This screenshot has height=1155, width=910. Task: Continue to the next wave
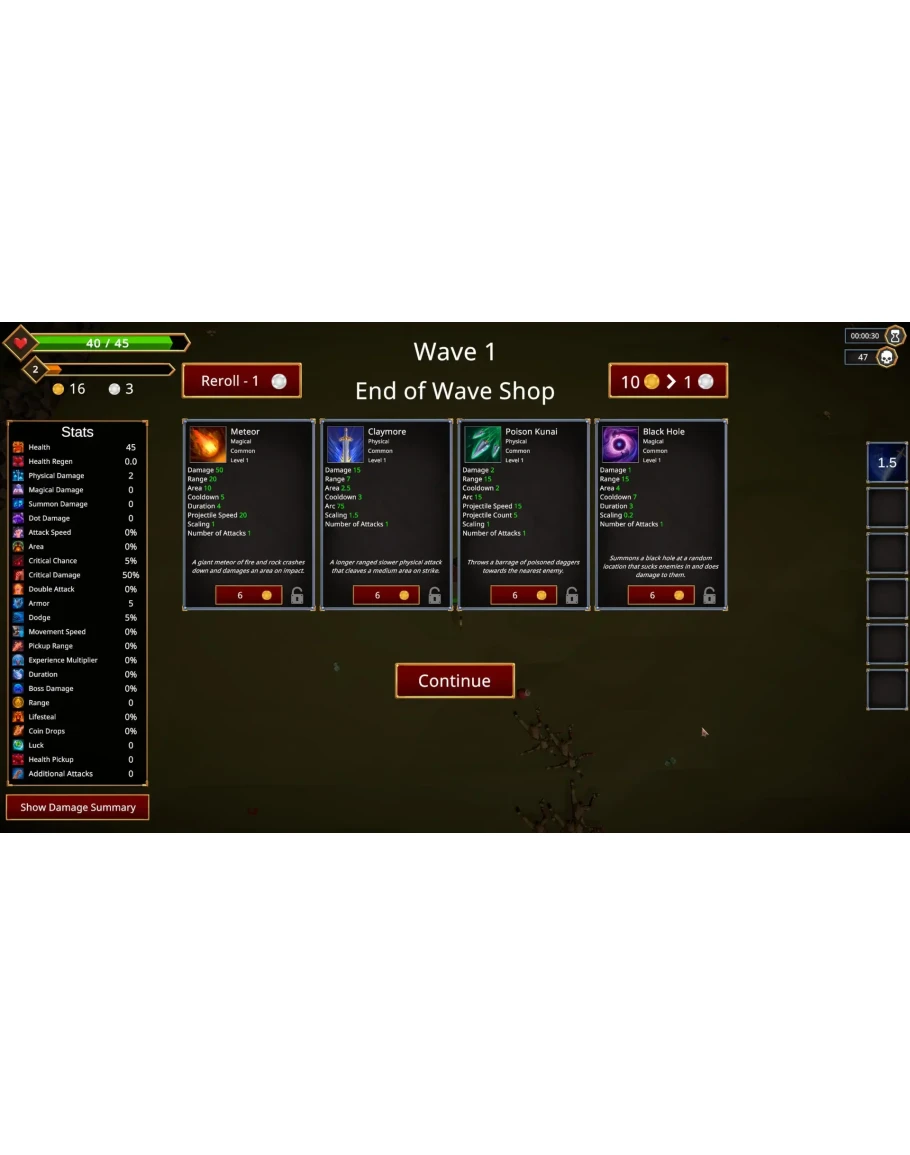pos(455,681)
